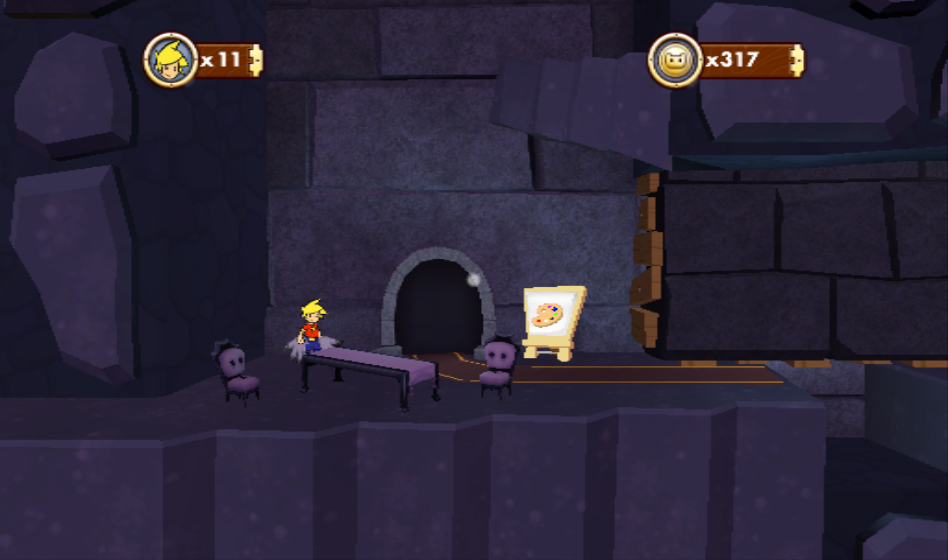Select the gold coin counter icon
This screenshot has height=560, width=948.
point(675,60)
